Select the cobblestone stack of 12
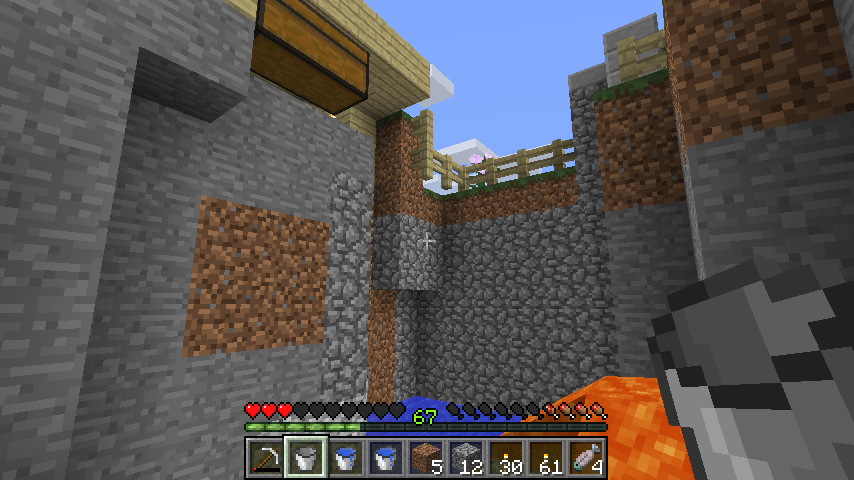Screen dimensions: 854x480 (465, 457)
